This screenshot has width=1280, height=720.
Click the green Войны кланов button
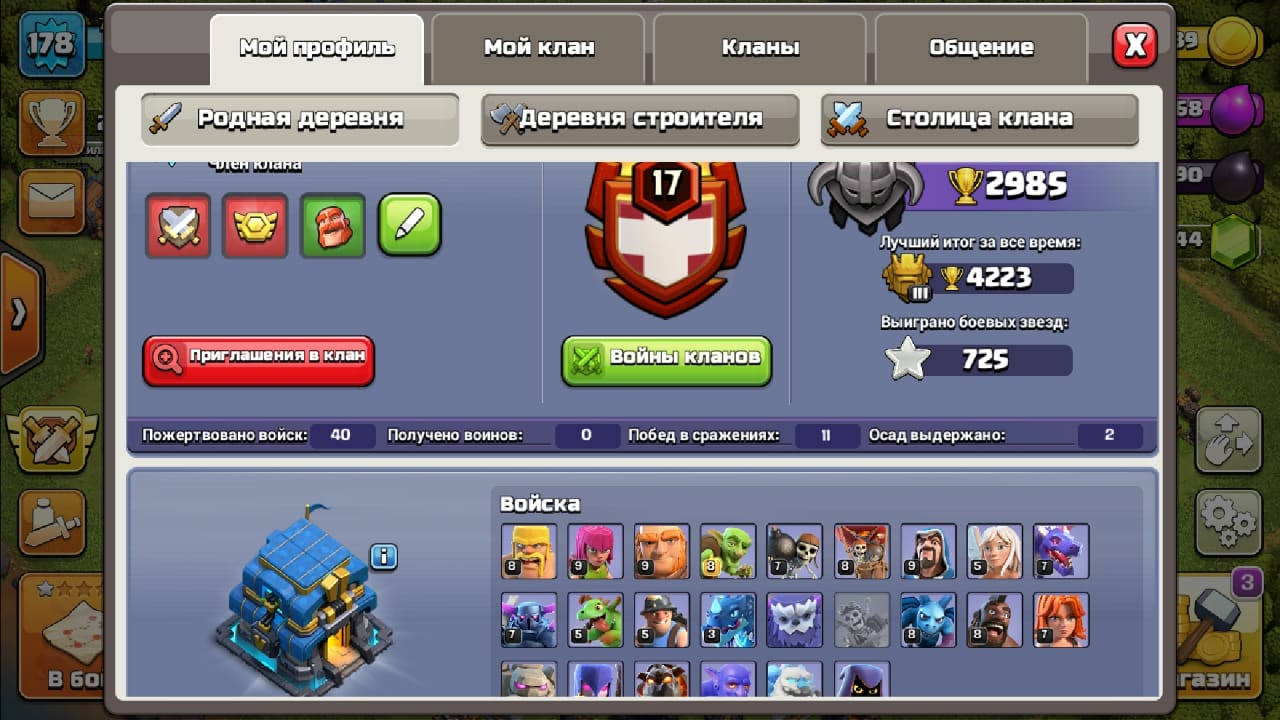[x=667, y=359]
